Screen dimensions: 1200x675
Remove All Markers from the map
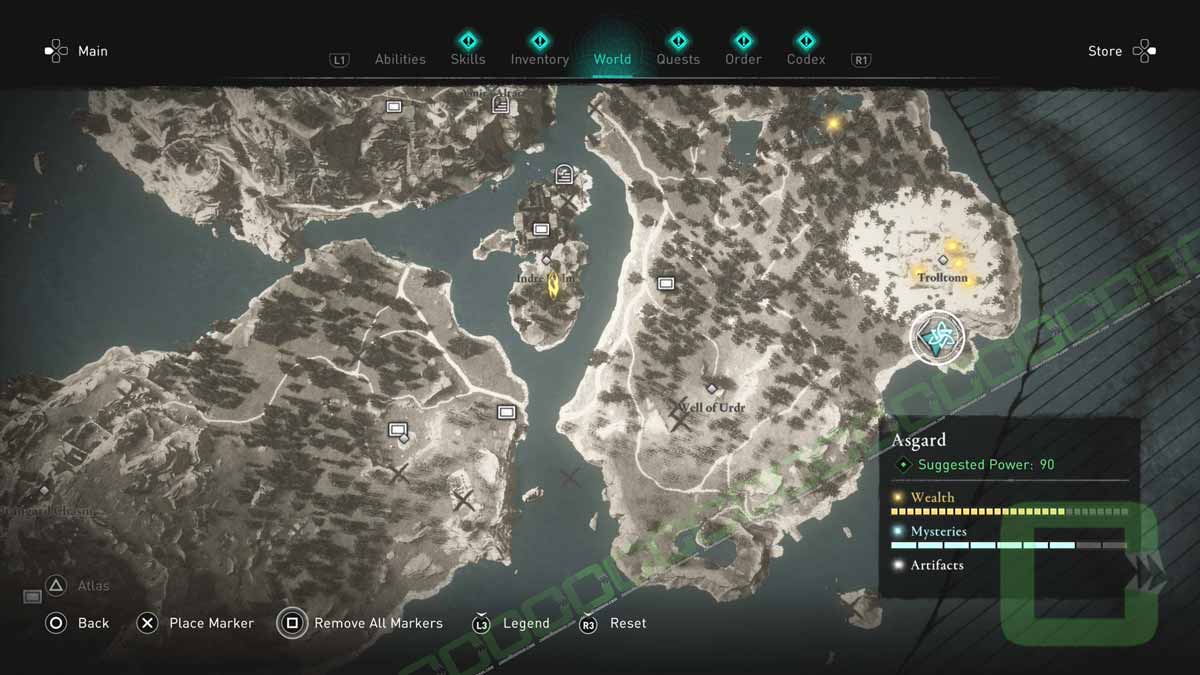[x=361, y=623]
